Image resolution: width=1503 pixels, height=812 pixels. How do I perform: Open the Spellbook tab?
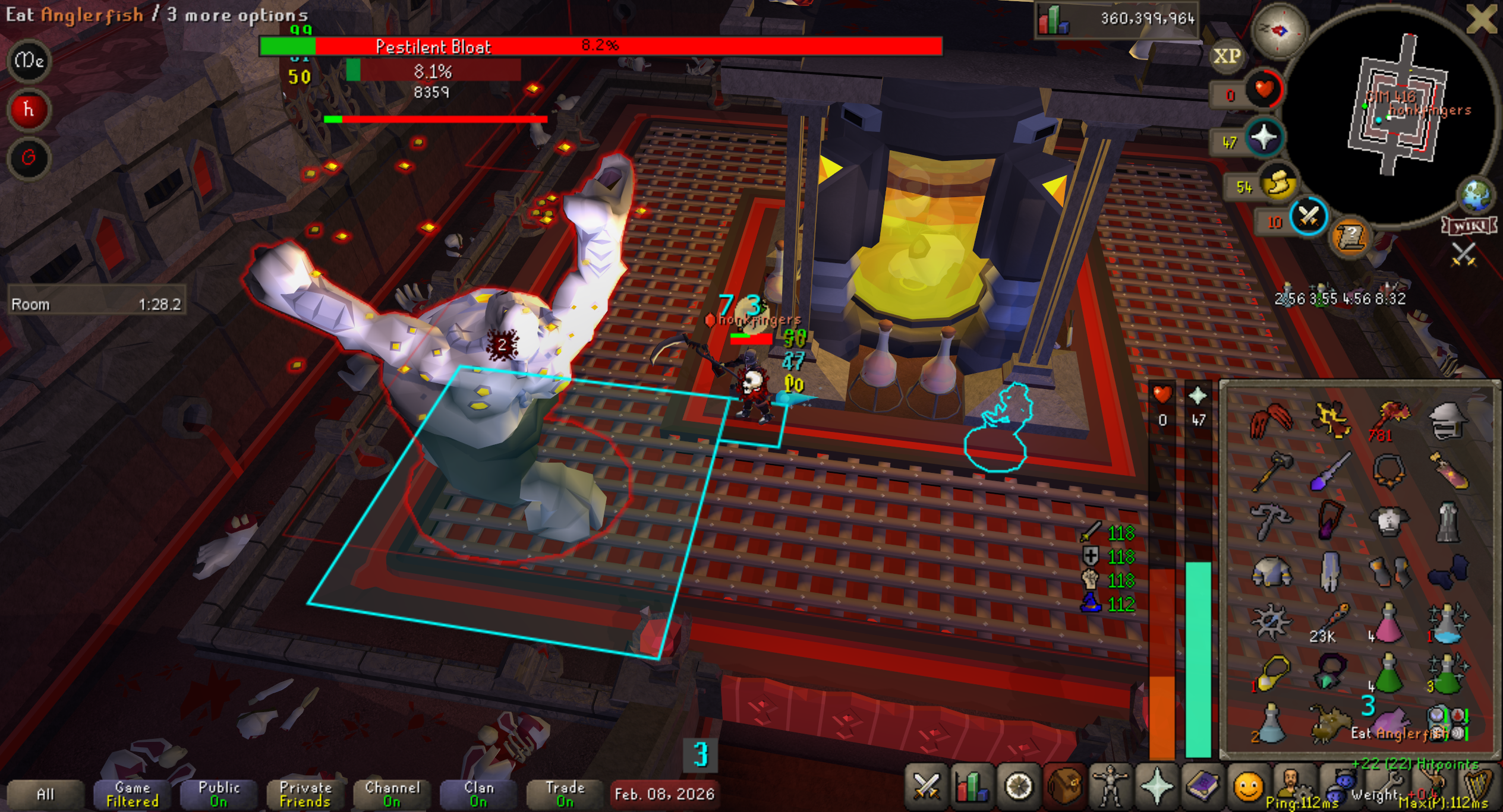coord(1202,787)
